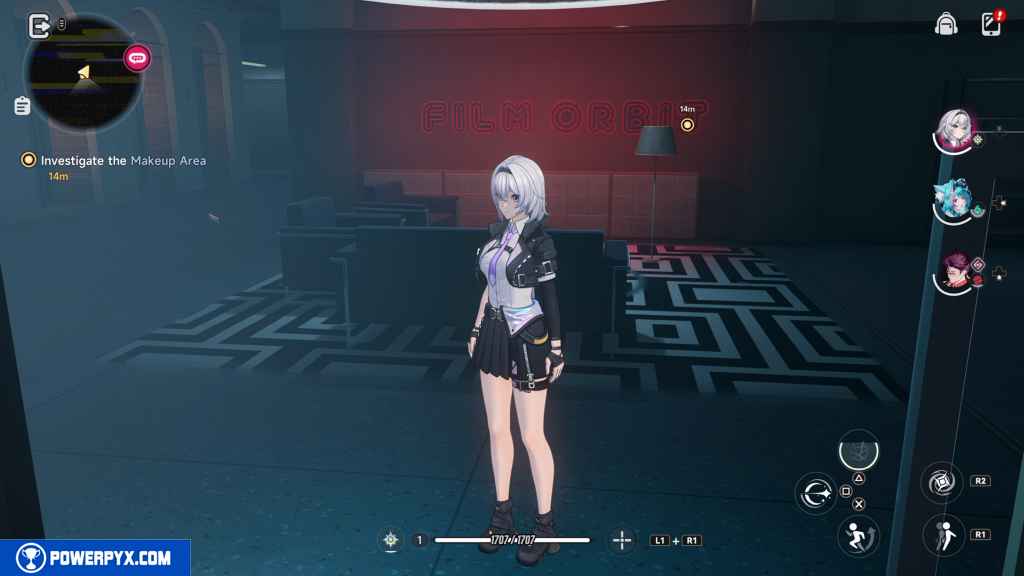Switch to the white-haired party character
Image resolution: width=1024 pixels, height=576 pixels.
(954, 130)
